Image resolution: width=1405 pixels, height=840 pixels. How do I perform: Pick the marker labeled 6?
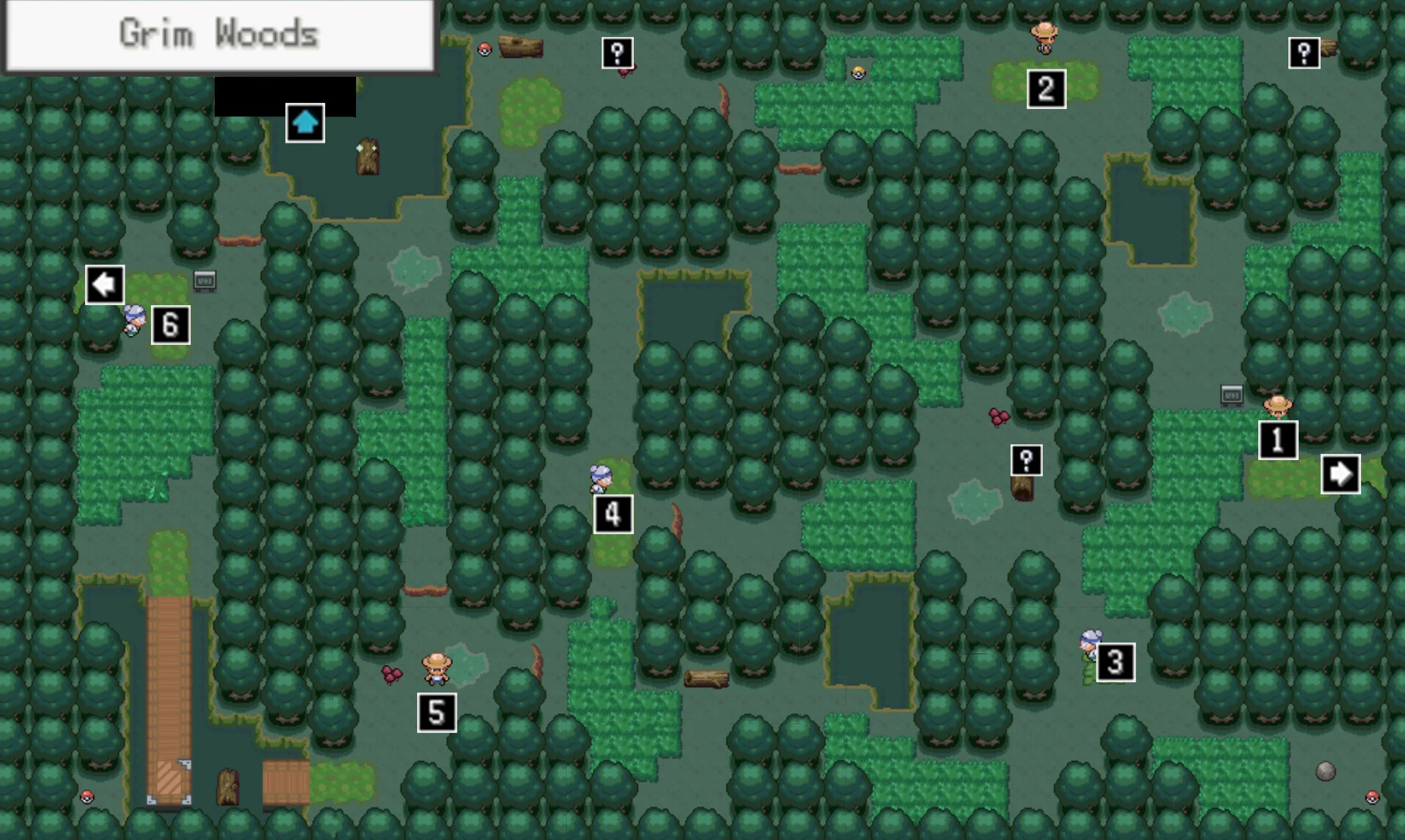tap(171, 324)
